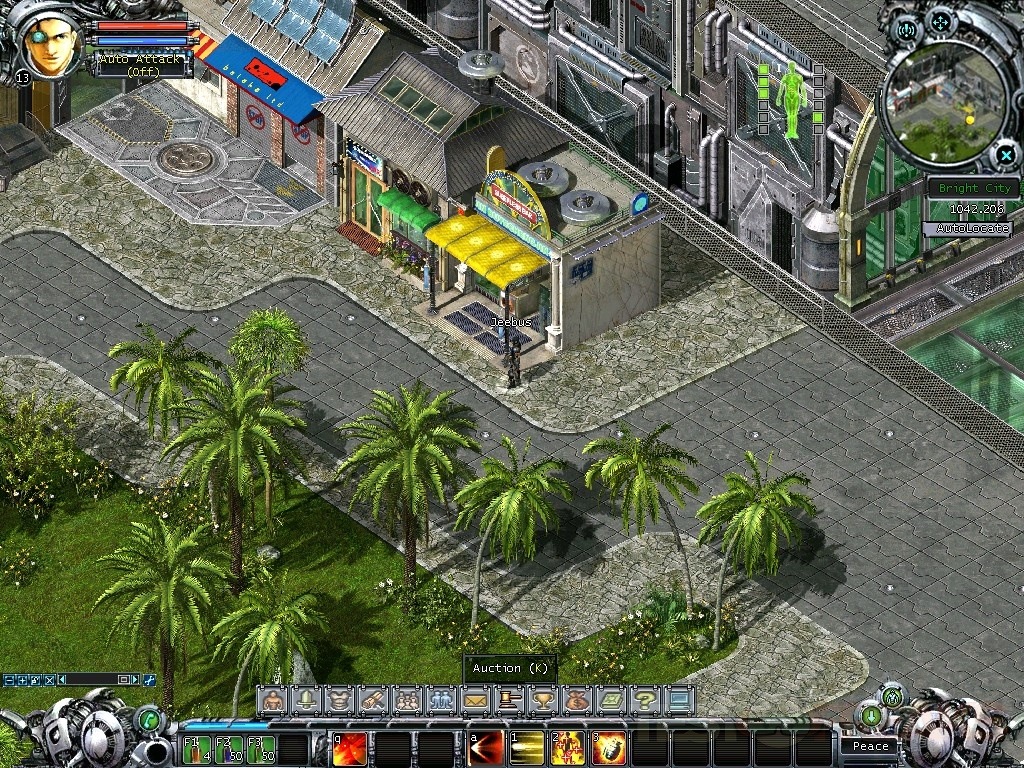Viewport: 1024px width, 768px height.
Task: Use the F1 potion hotbar slot
Action: click(x=196, y=749)
